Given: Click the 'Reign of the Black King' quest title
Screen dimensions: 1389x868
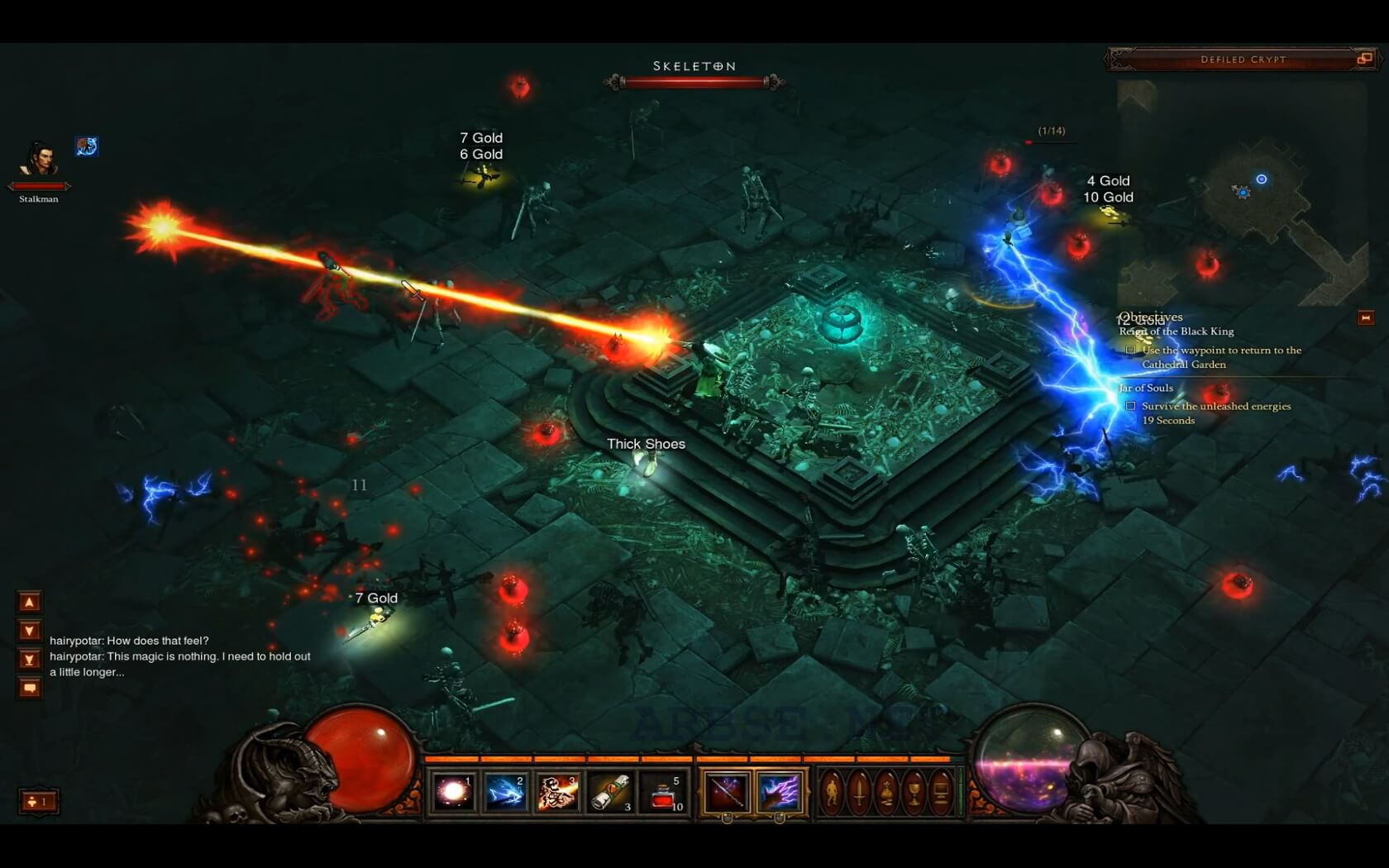Looking at the screenshot, I should click(1176, 331).
